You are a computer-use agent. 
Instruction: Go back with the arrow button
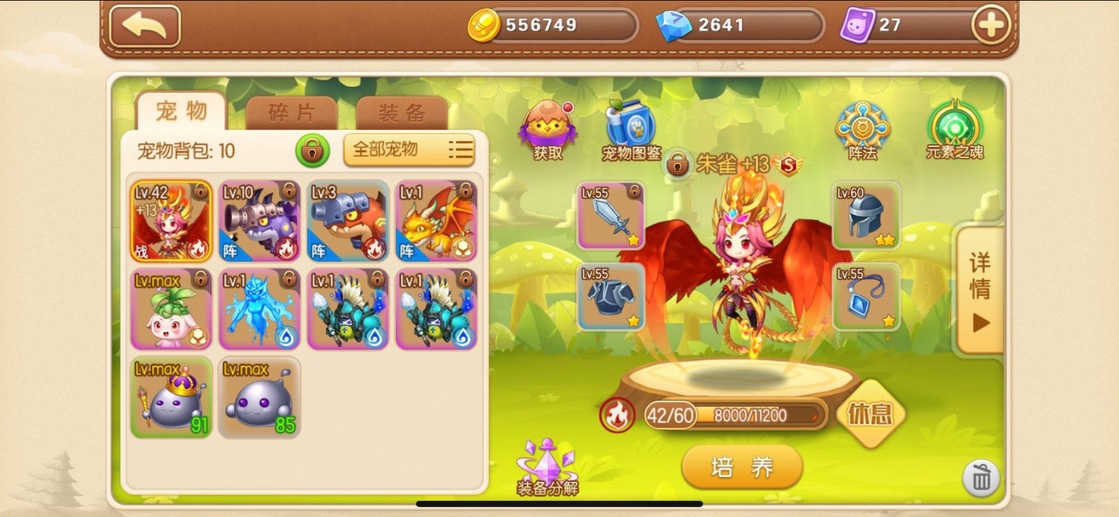144,26
